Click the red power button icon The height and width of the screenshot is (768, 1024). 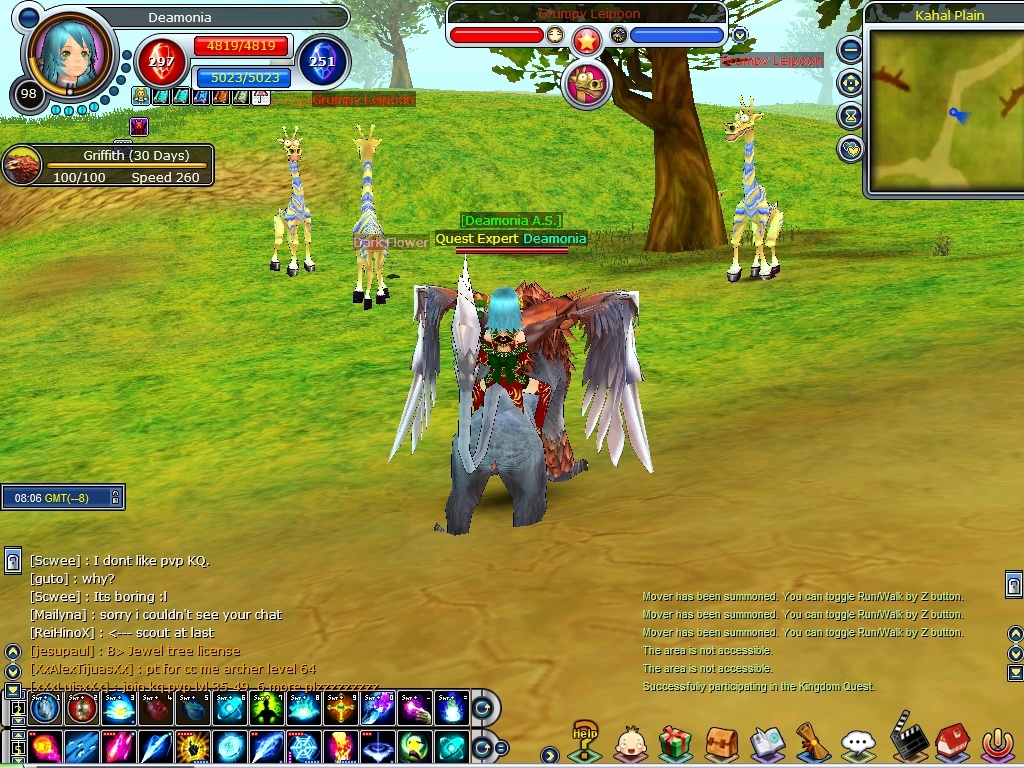point(997,743)
